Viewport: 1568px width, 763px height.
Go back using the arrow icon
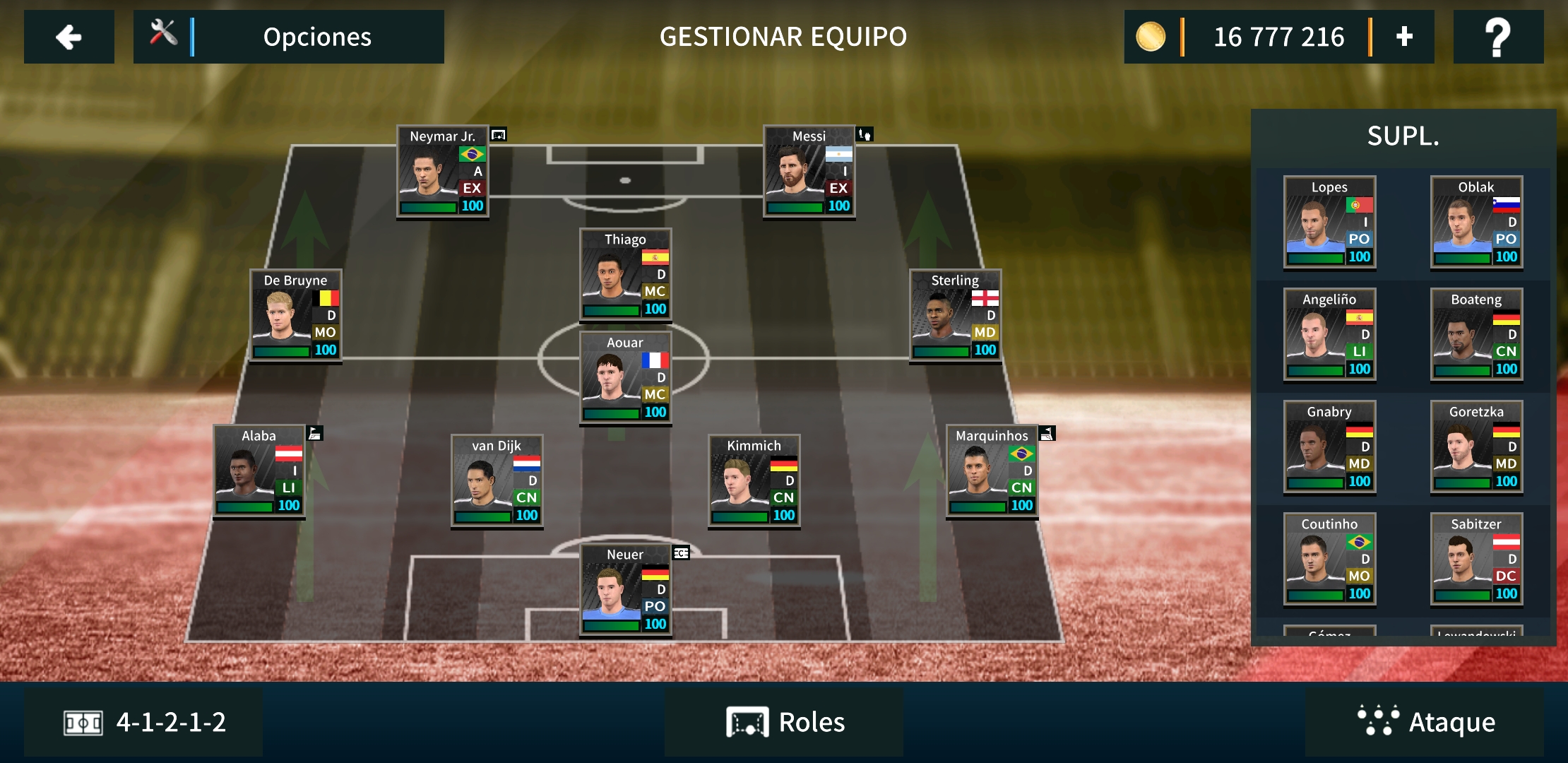click(69, 37)
